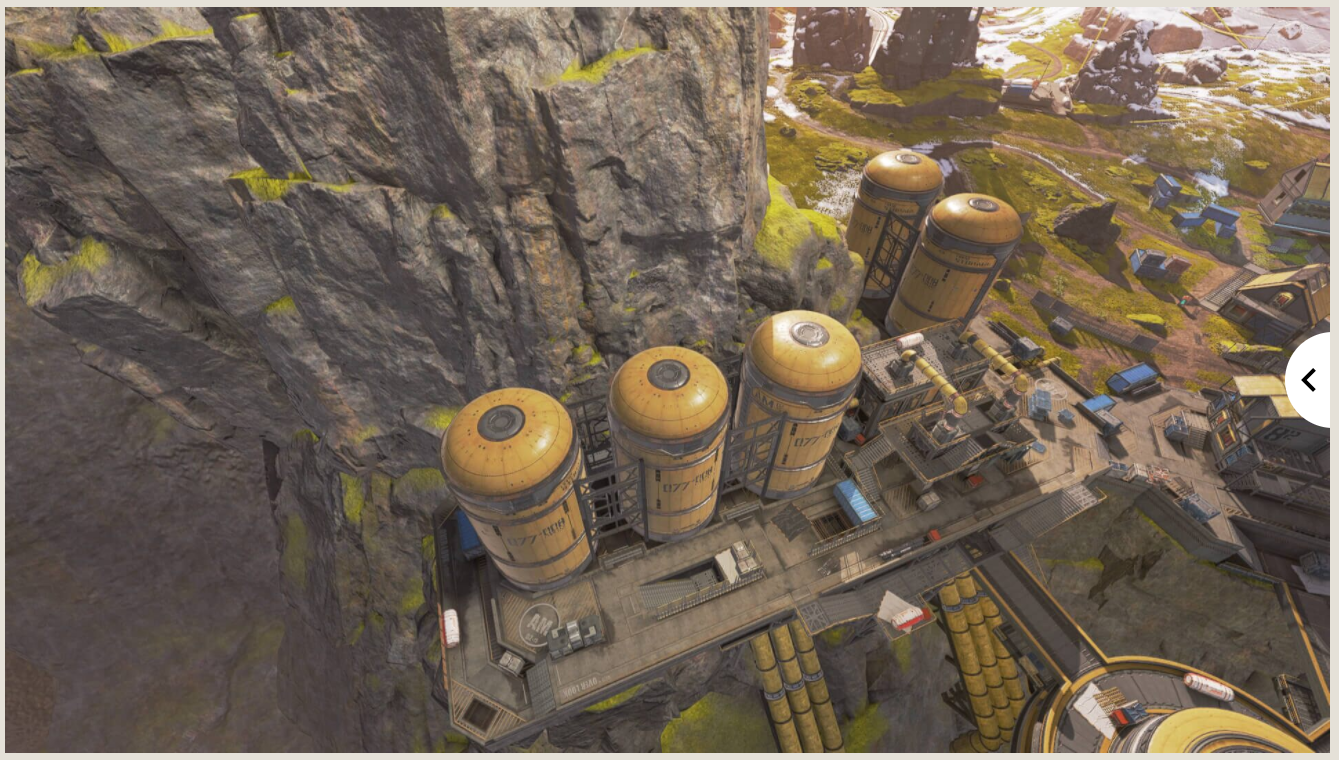Click the OVERLOOK text painted on the walkway
The image size is (1339, 760).
[x=584, y=686]
